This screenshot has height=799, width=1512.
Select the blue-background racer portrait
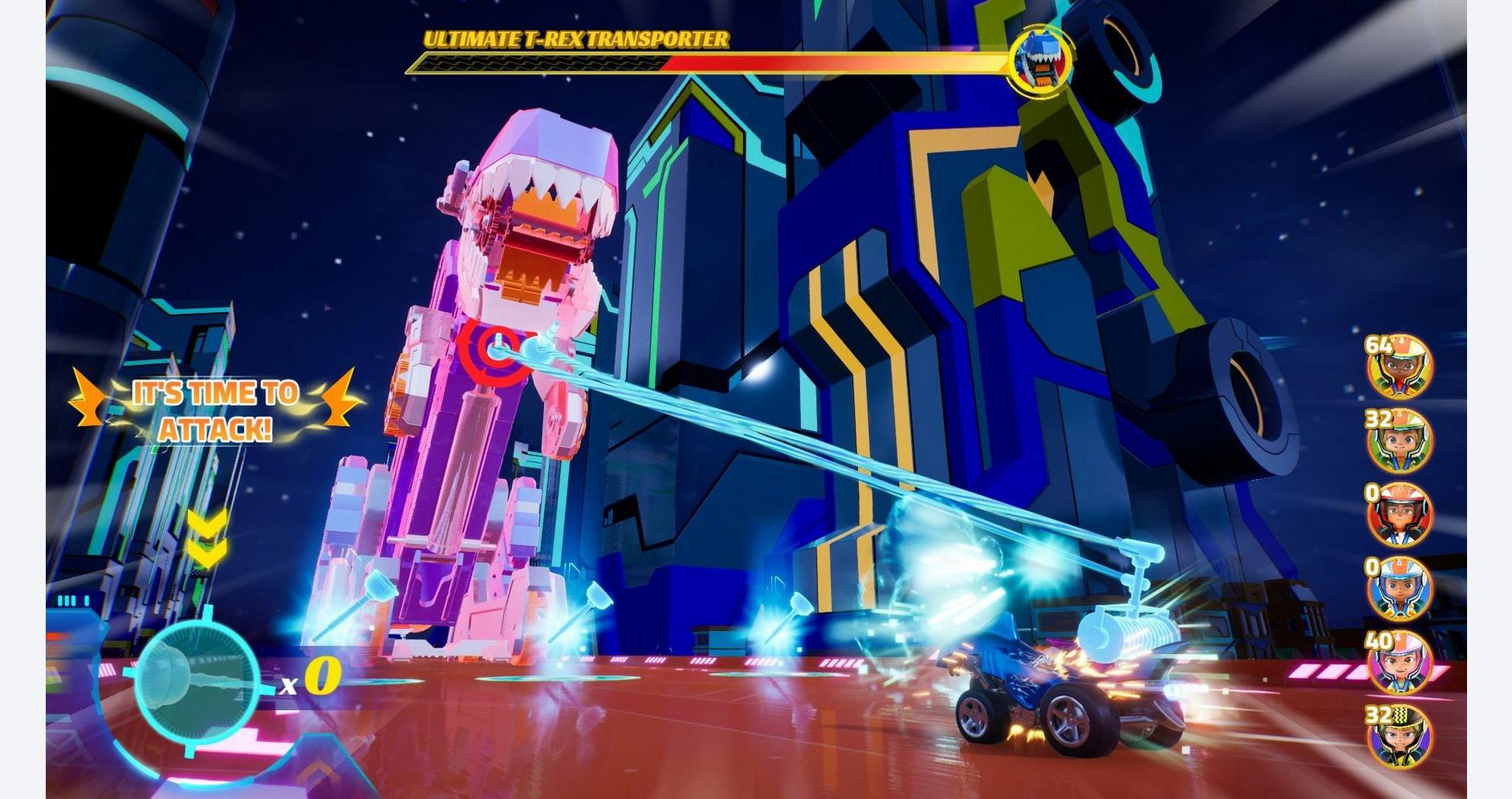pos(1400,589)
